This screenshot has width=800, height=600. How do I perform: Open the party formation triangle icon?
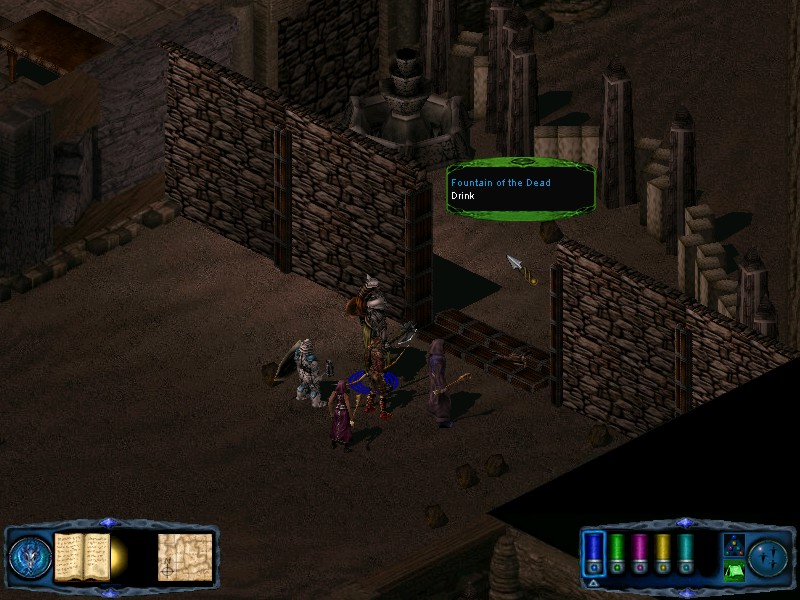click(x=733, y=545)
